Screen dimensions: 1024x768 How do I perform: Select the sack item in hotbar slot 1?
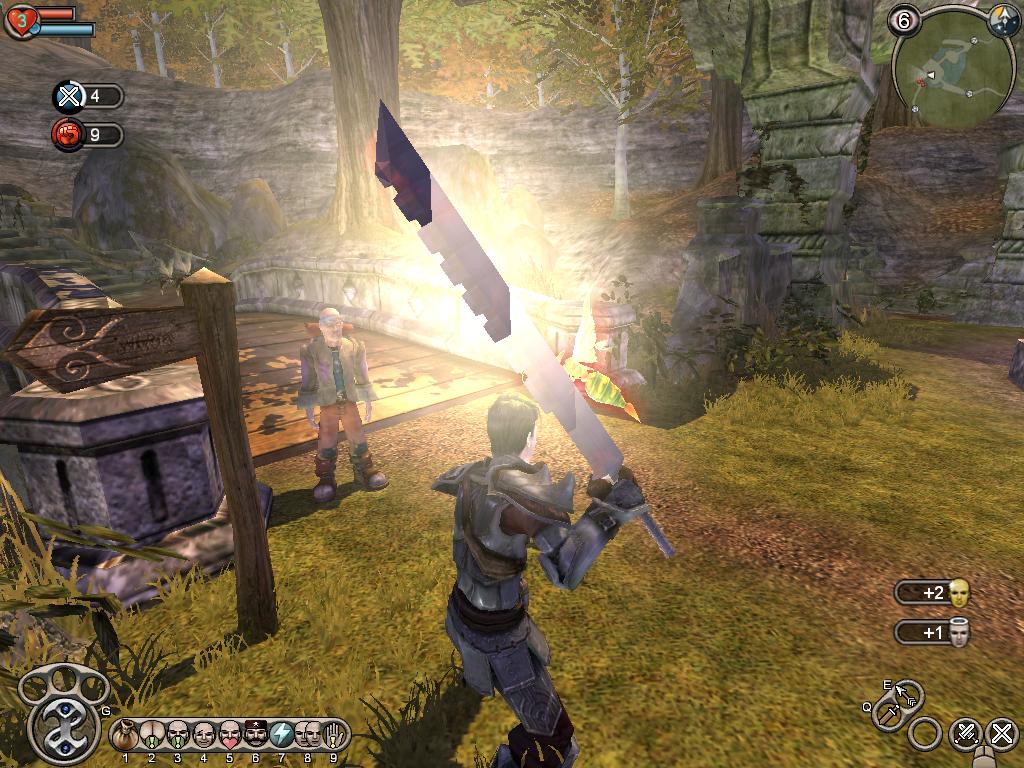point(126,735)
